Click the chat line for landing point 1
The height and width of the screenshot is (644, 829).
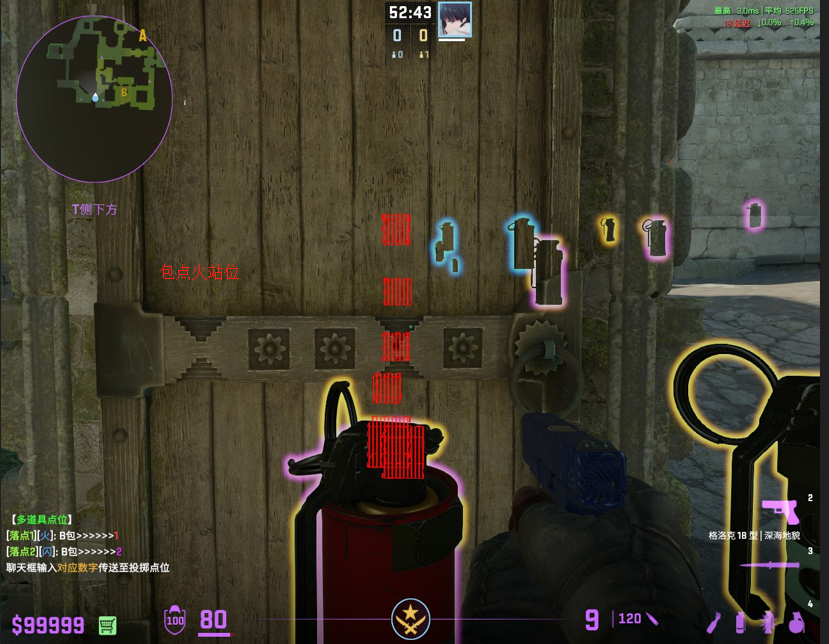click(63, 536)
